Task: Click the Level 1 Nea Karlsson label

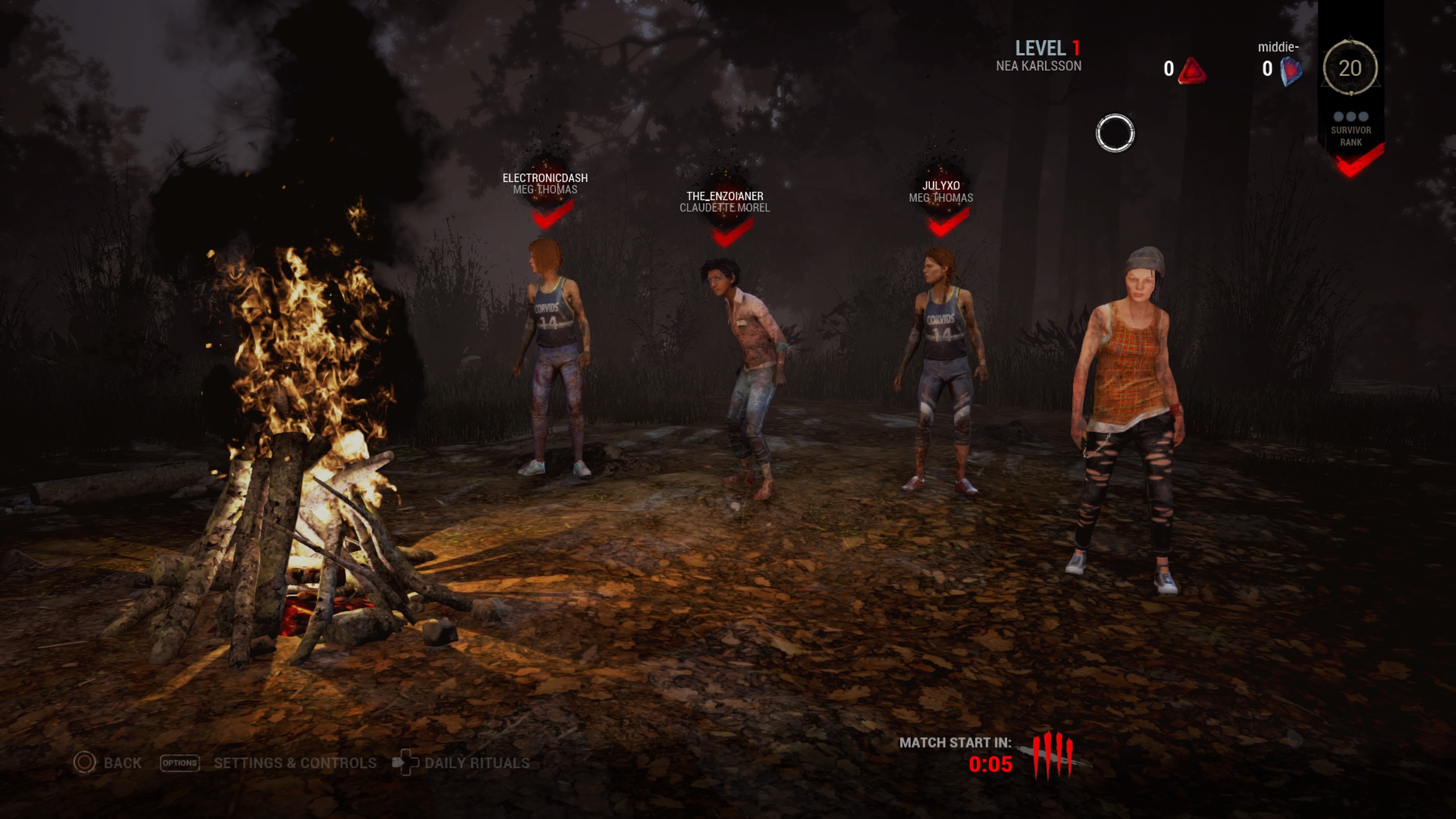Action: click(x=1039, y=55)
